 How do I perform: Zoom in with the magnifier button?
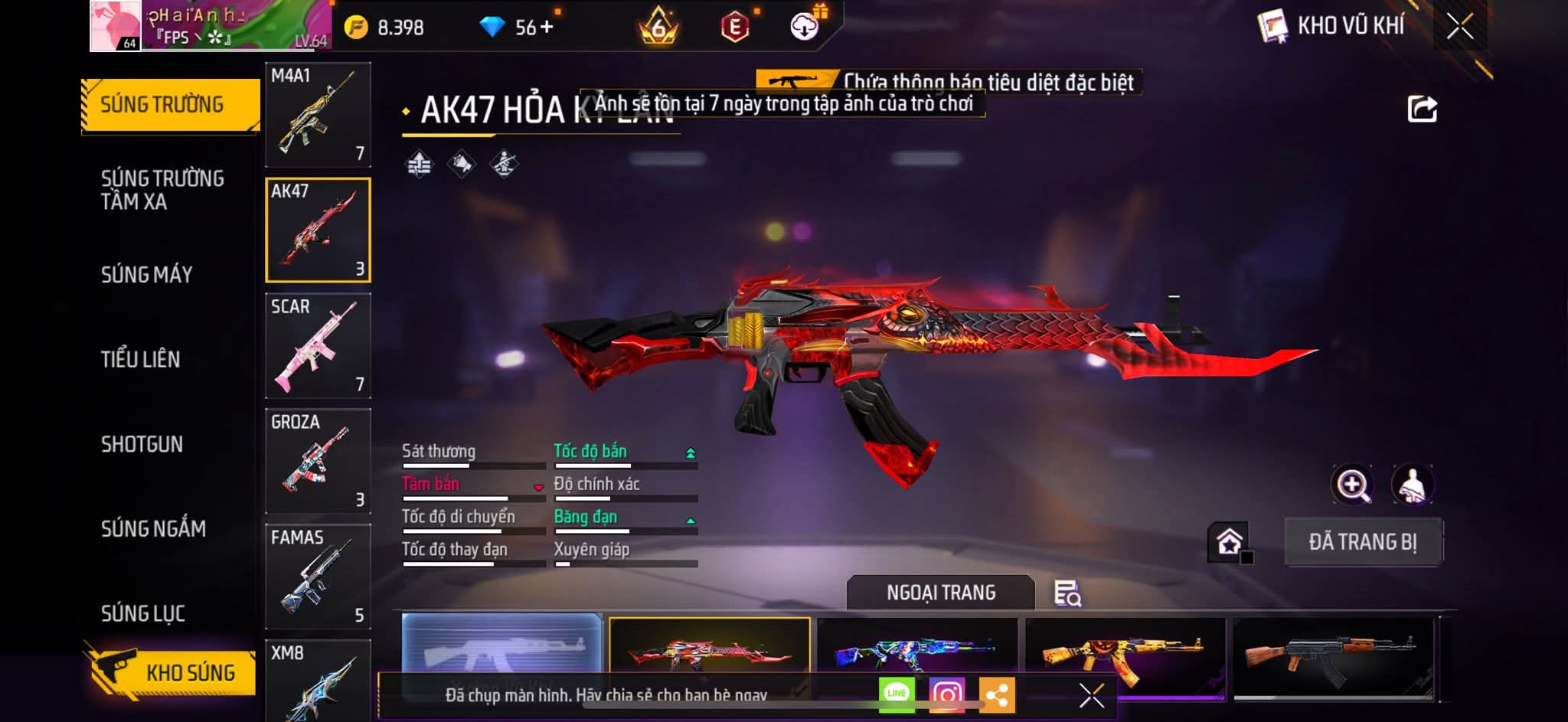point(1353,485)
